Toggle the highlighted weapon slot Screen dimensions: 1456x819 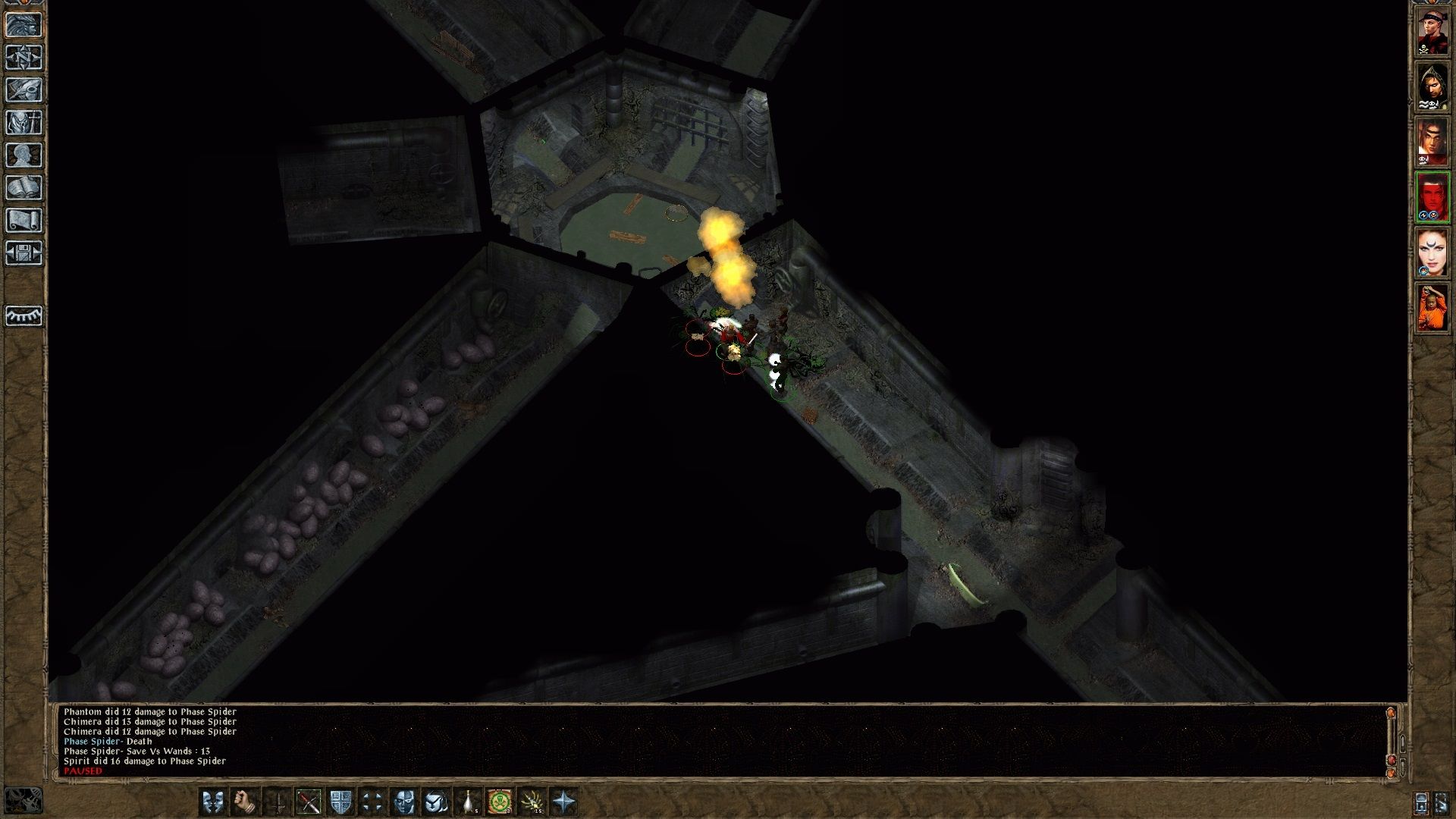click(x=308, y=802)
